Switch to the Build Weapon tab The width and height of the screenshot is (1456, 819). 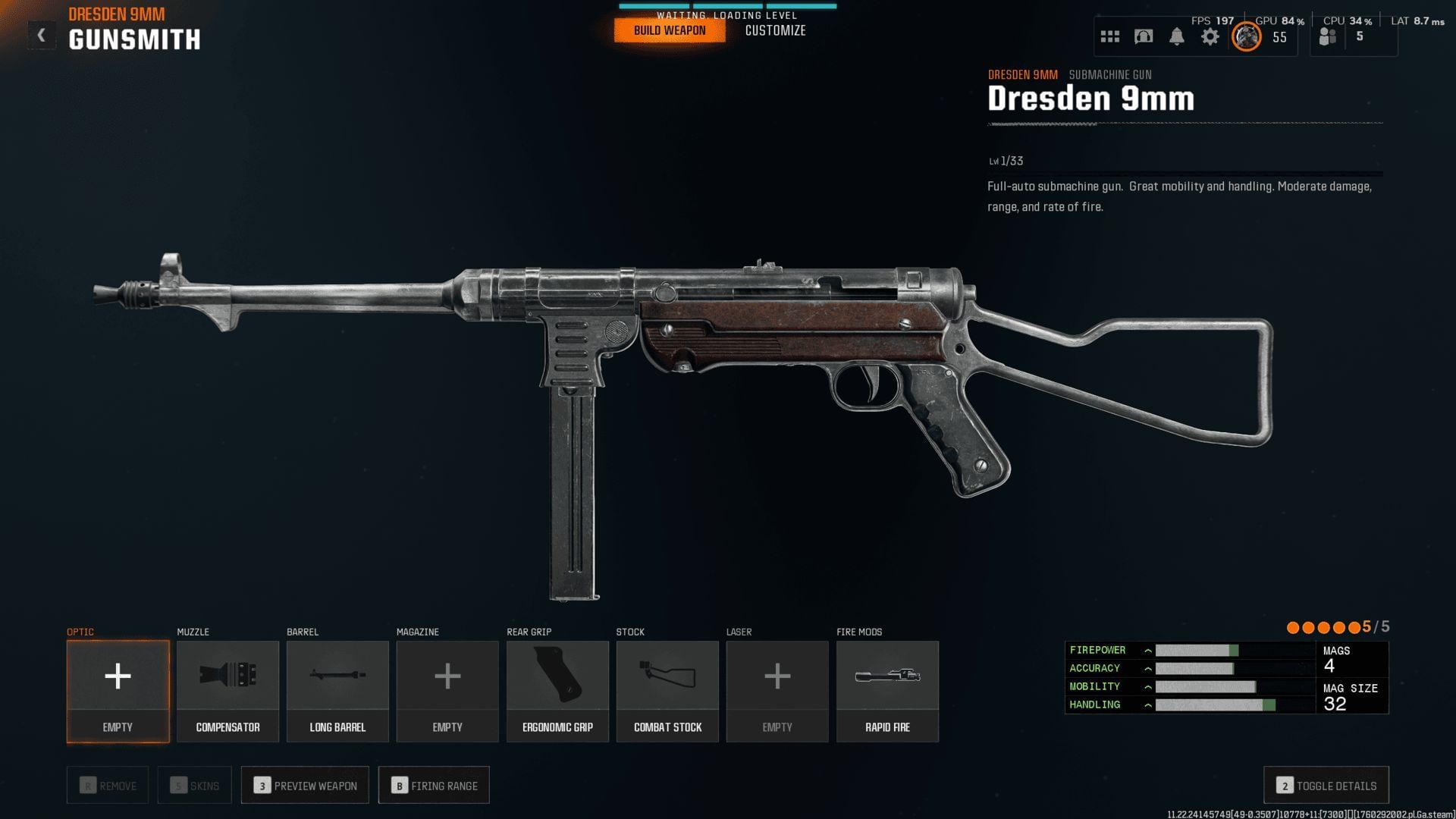coord(670,30)
